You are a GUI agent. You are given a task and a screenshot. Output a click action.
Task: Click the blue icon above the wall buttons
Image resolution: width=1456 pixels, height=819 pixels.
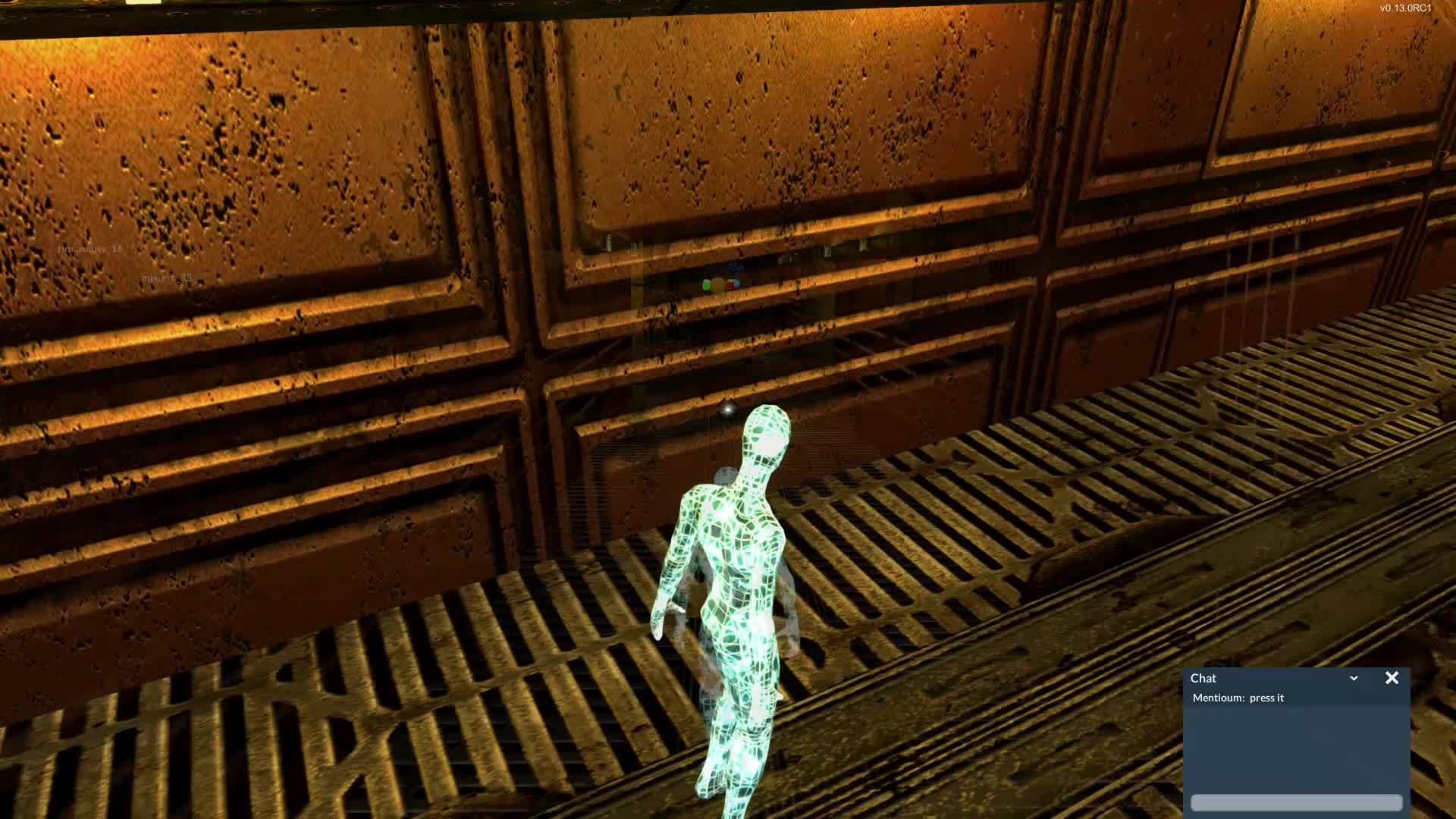tap(733, 266)
